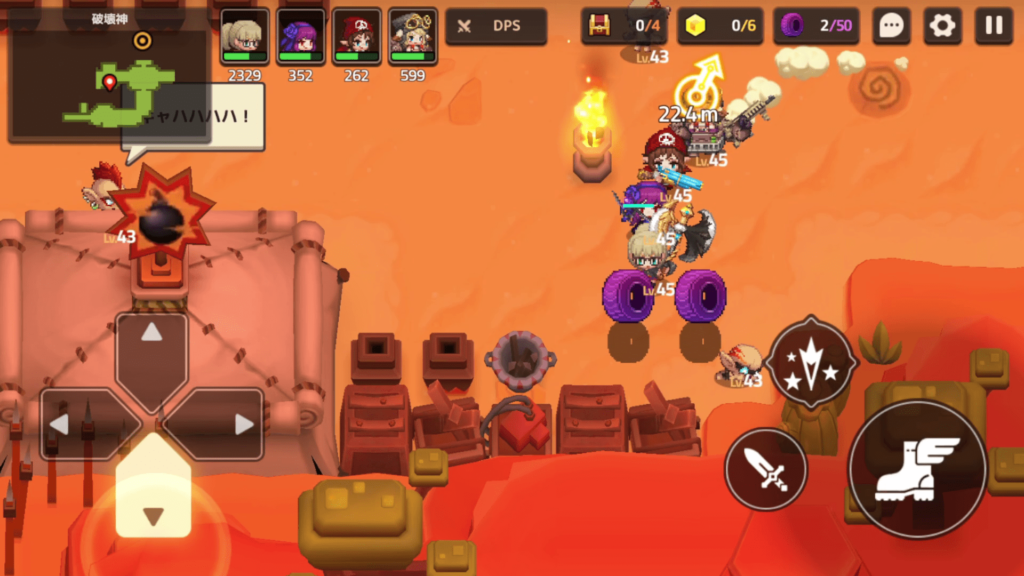The image size is (1024, 576).
Task: Select the blonde hero portrait
Action: (244, 36)
